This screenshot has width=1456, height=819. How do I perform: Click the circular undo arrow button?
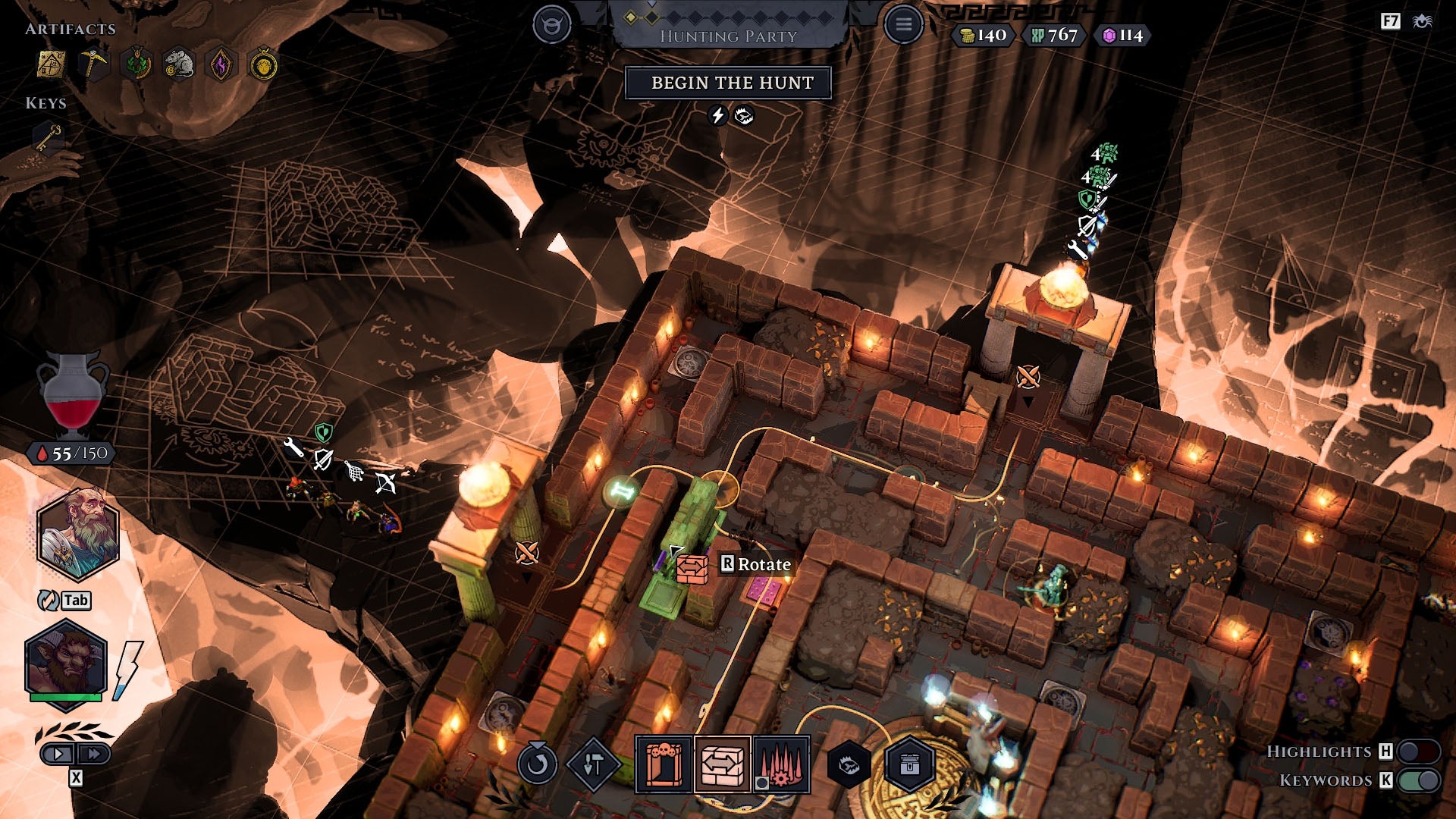[x=537, y=764]
